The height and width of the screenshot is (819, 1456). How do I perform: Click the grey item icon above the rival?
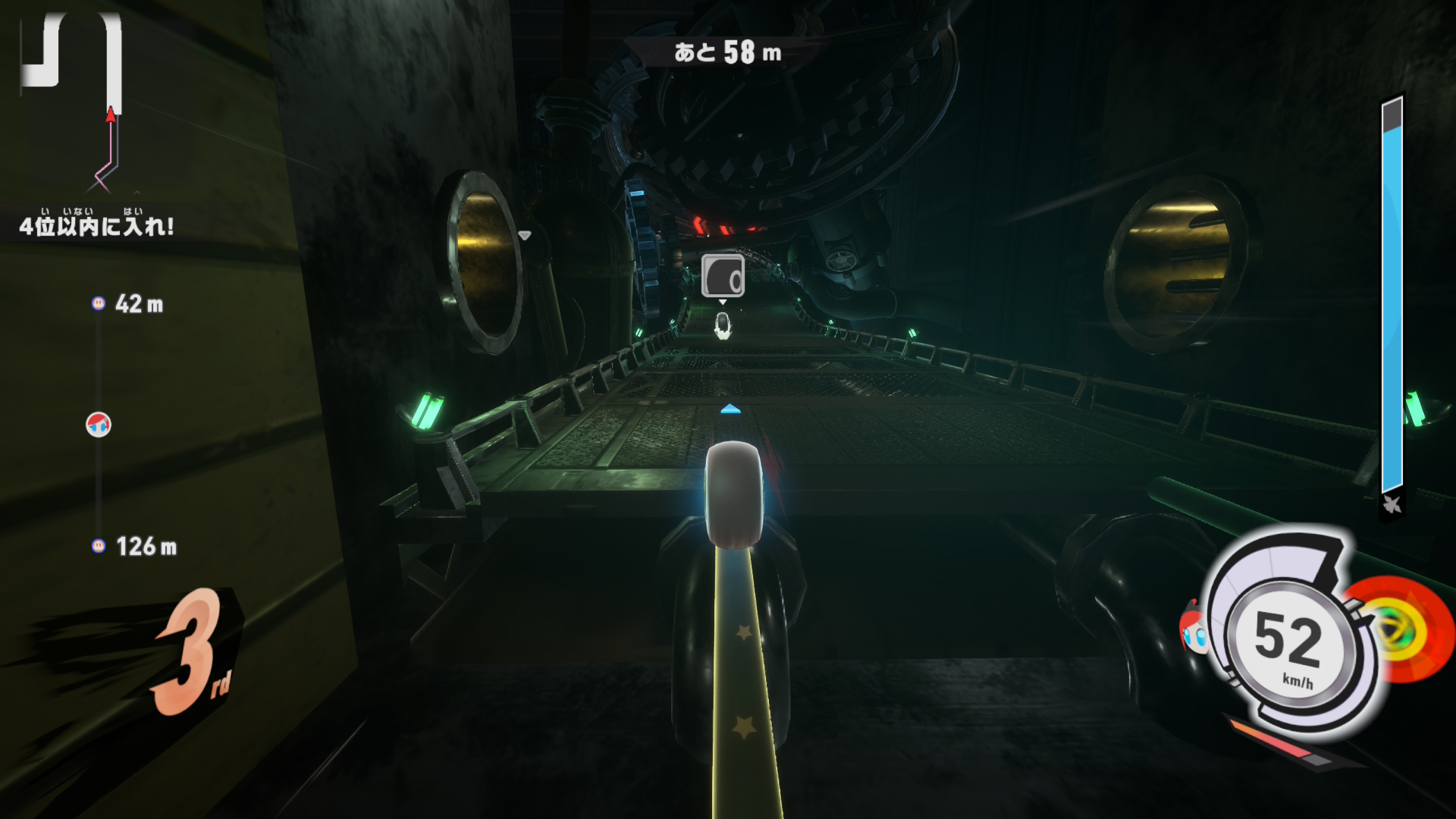coord(723,275)
